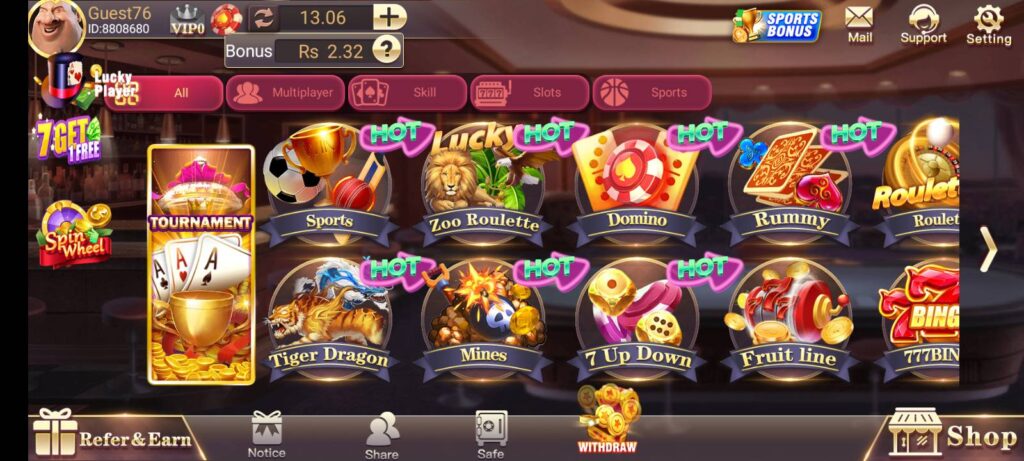Select the Skill games tab
1024x461 pixels.
(x=408, y=93)
